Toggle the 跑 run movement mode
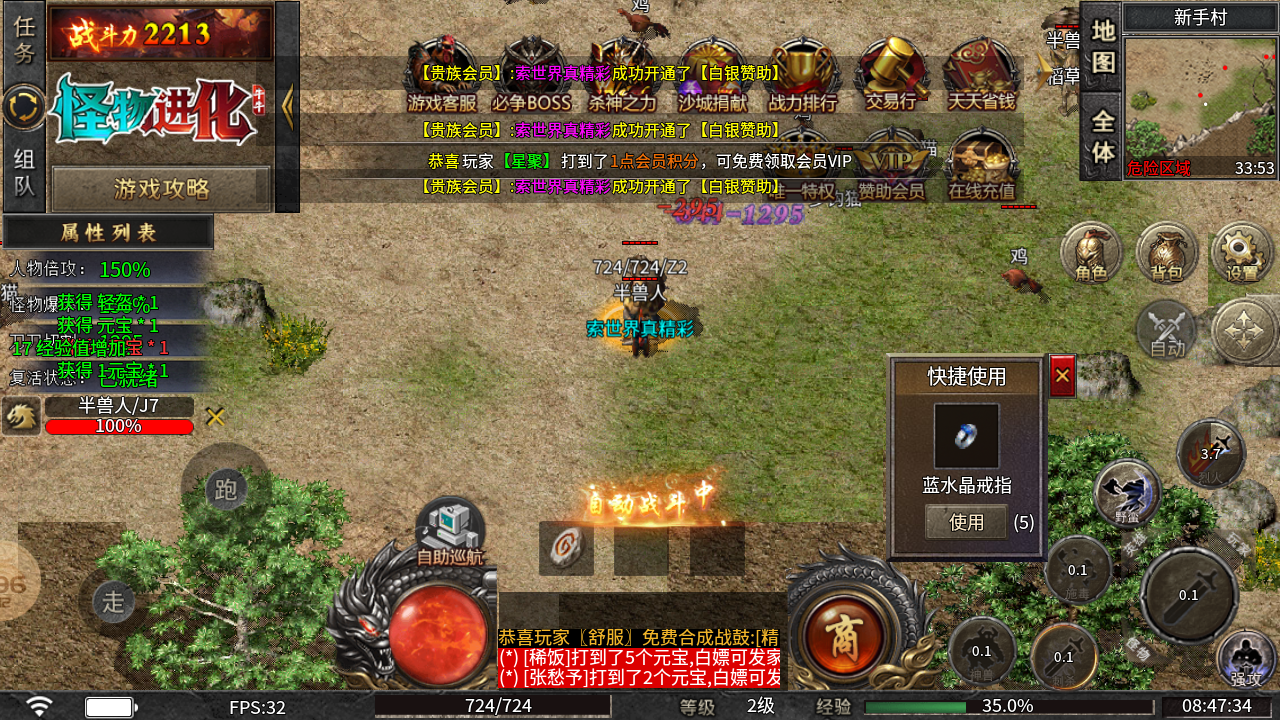This screenshot has width=1280, height=720. click(x=228, y=489)
